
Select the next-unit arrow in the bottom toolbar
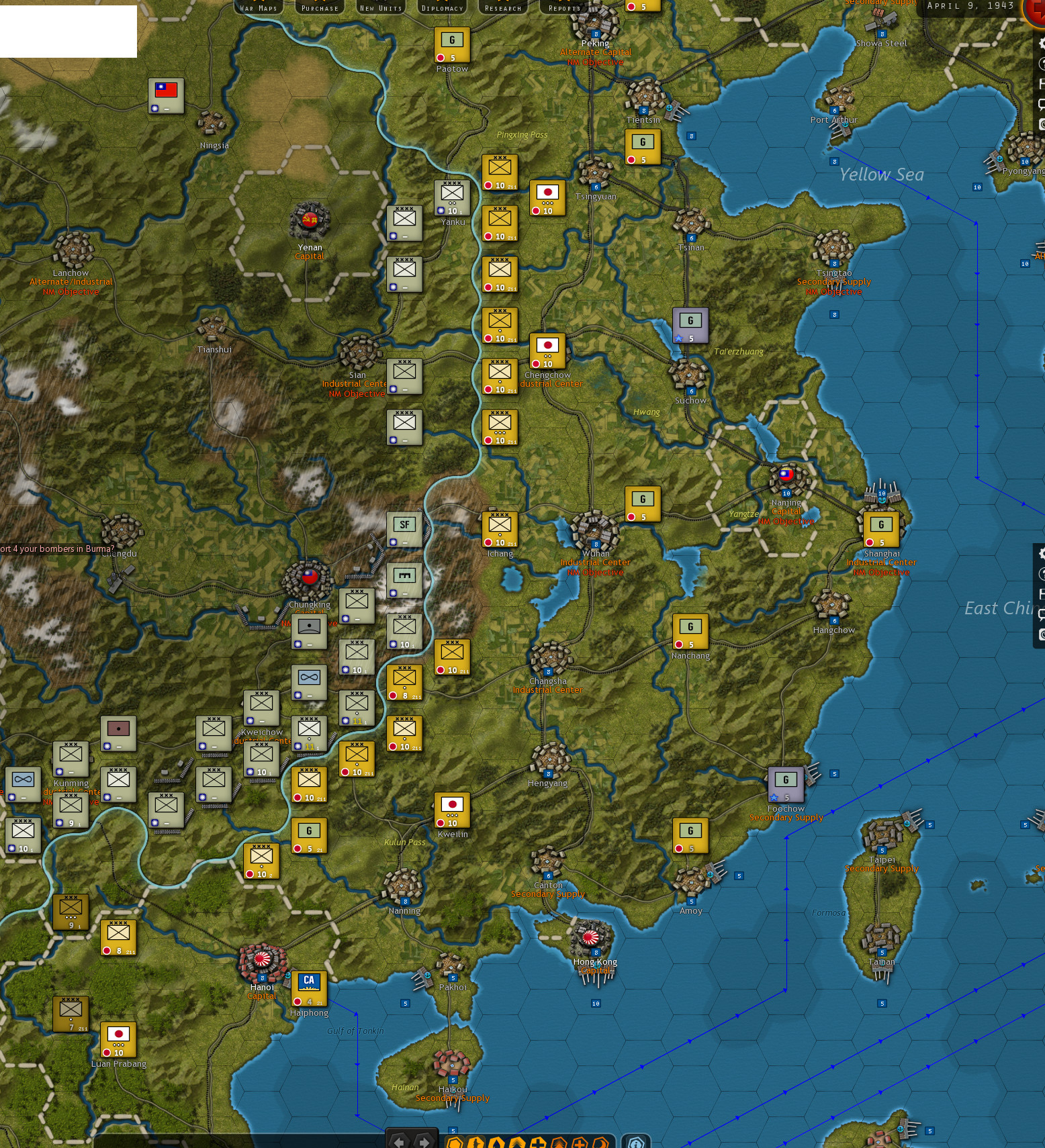click(423, 1142)
